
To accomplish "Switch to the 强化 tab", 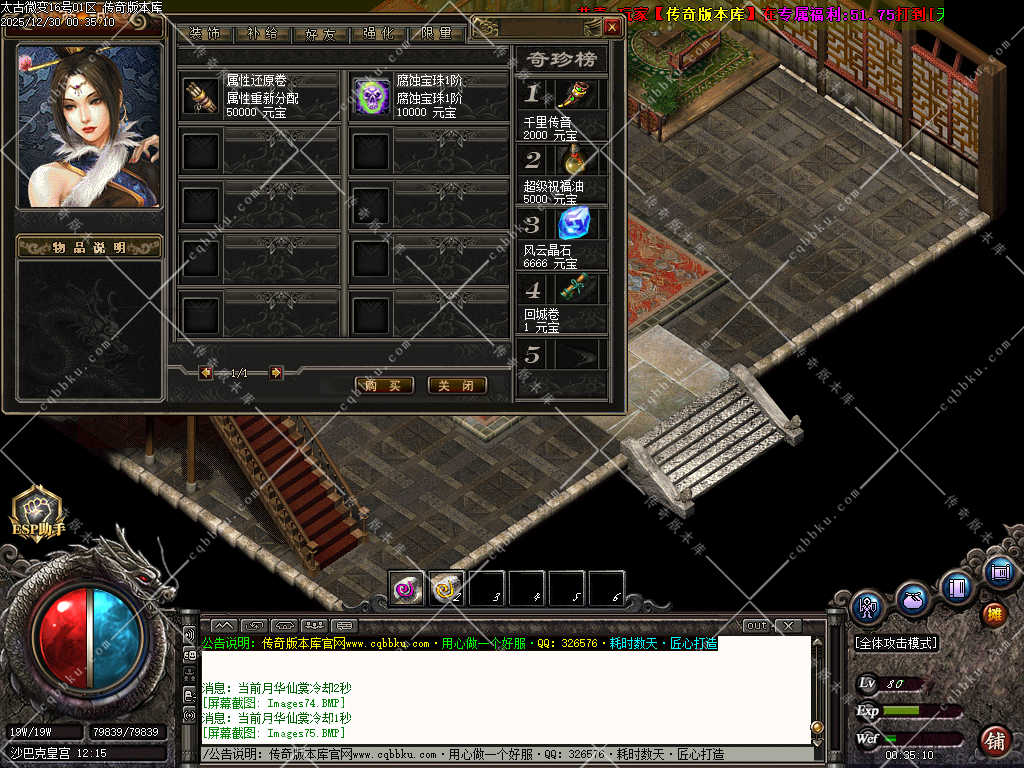I will pos(380,32).
